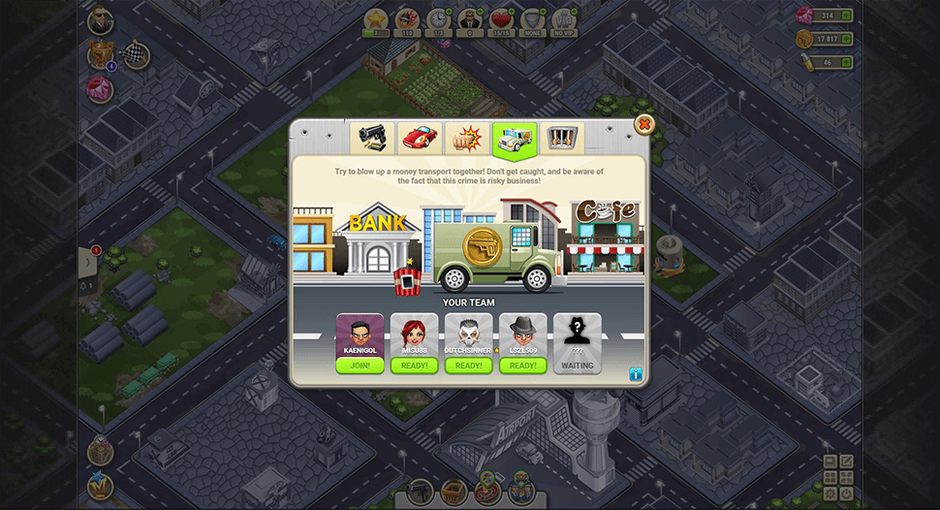
Task: Open the shopping basket shop icon
Action: tap(455, 492)
